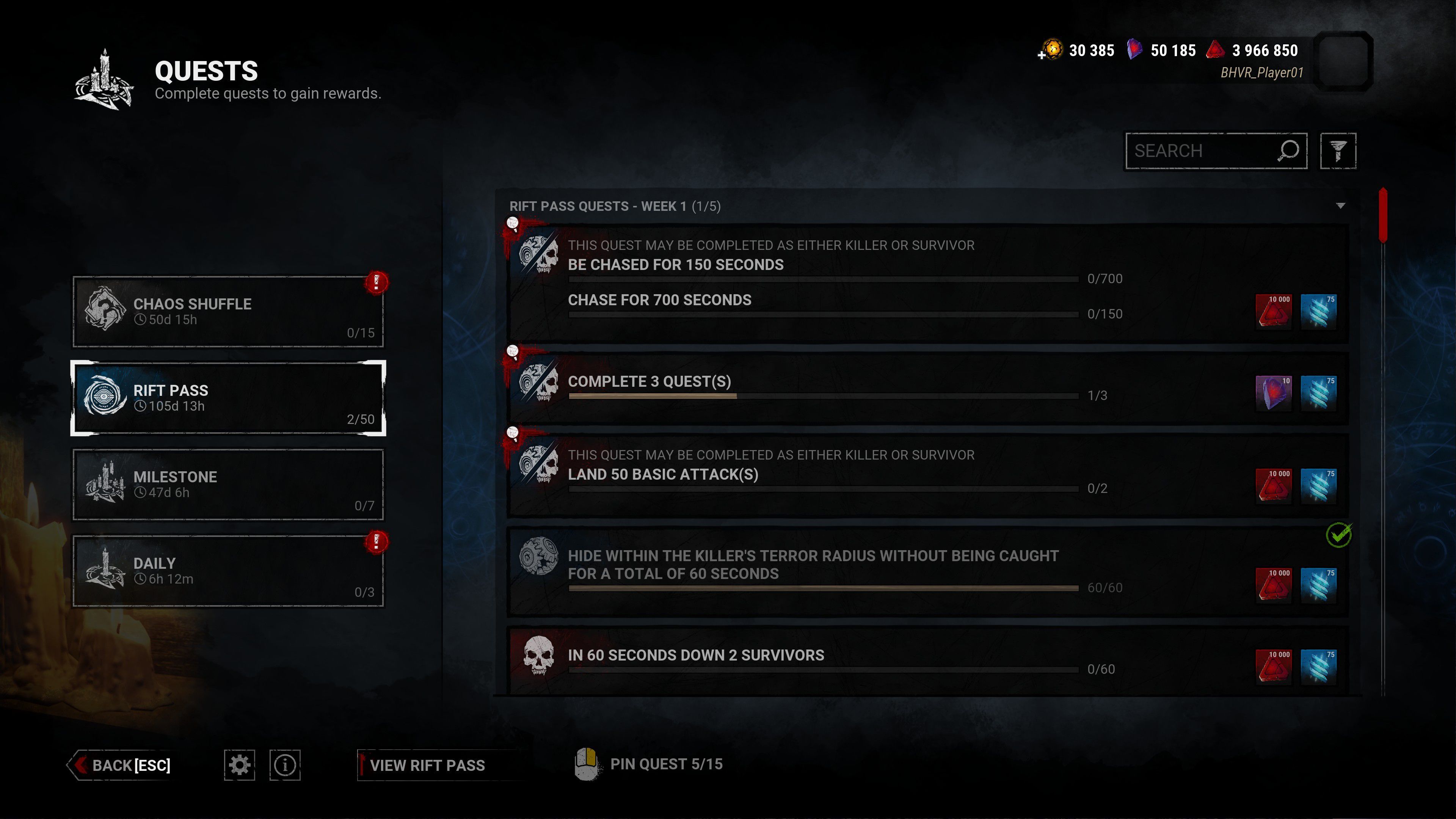Open the Milestone quests category
Viewport: 1456px width, 819px height.
228,485
